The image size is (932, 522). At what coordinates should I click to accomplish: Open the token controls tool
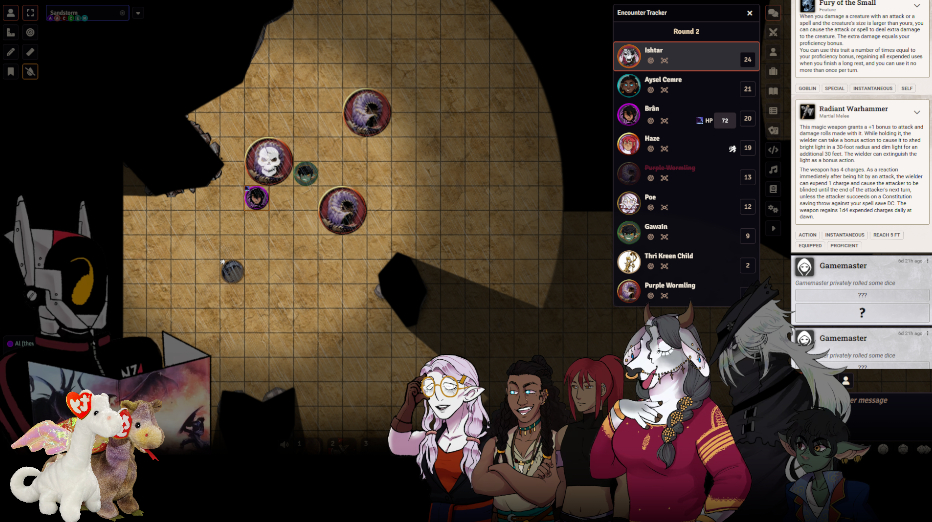coord(11,14)
